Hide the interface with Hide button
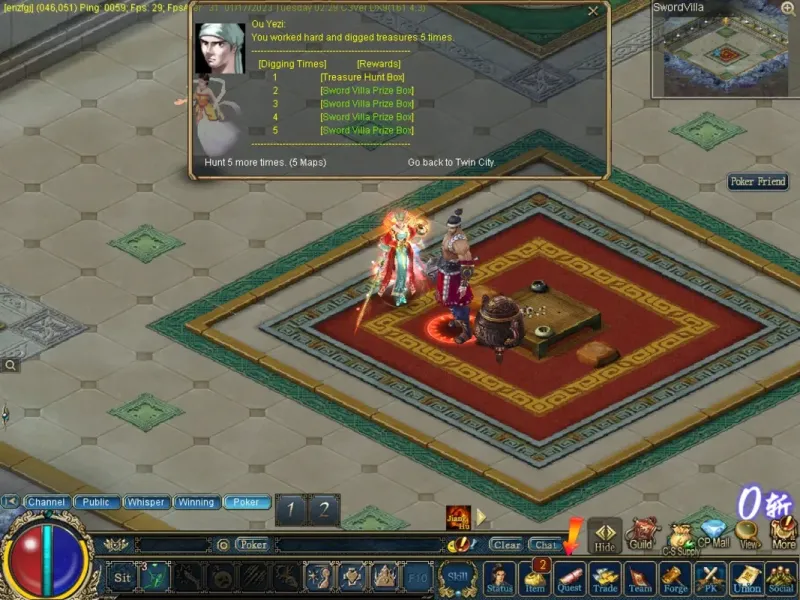Screen dimensions: 800x600 (x=604, y=535)
